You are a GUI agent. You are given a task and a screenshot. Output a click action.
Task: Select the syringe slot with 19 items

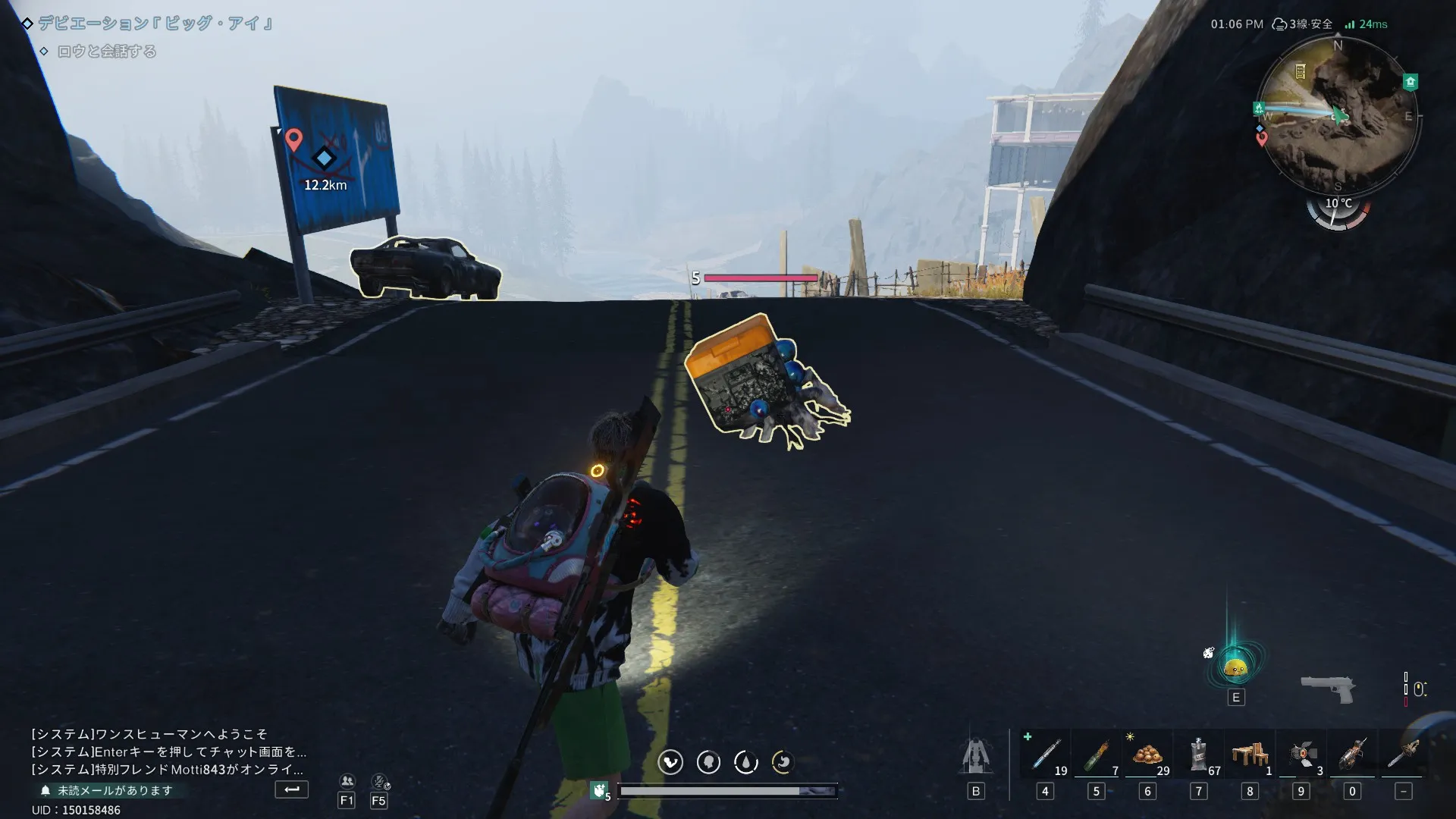click(x=1046, y=755)
